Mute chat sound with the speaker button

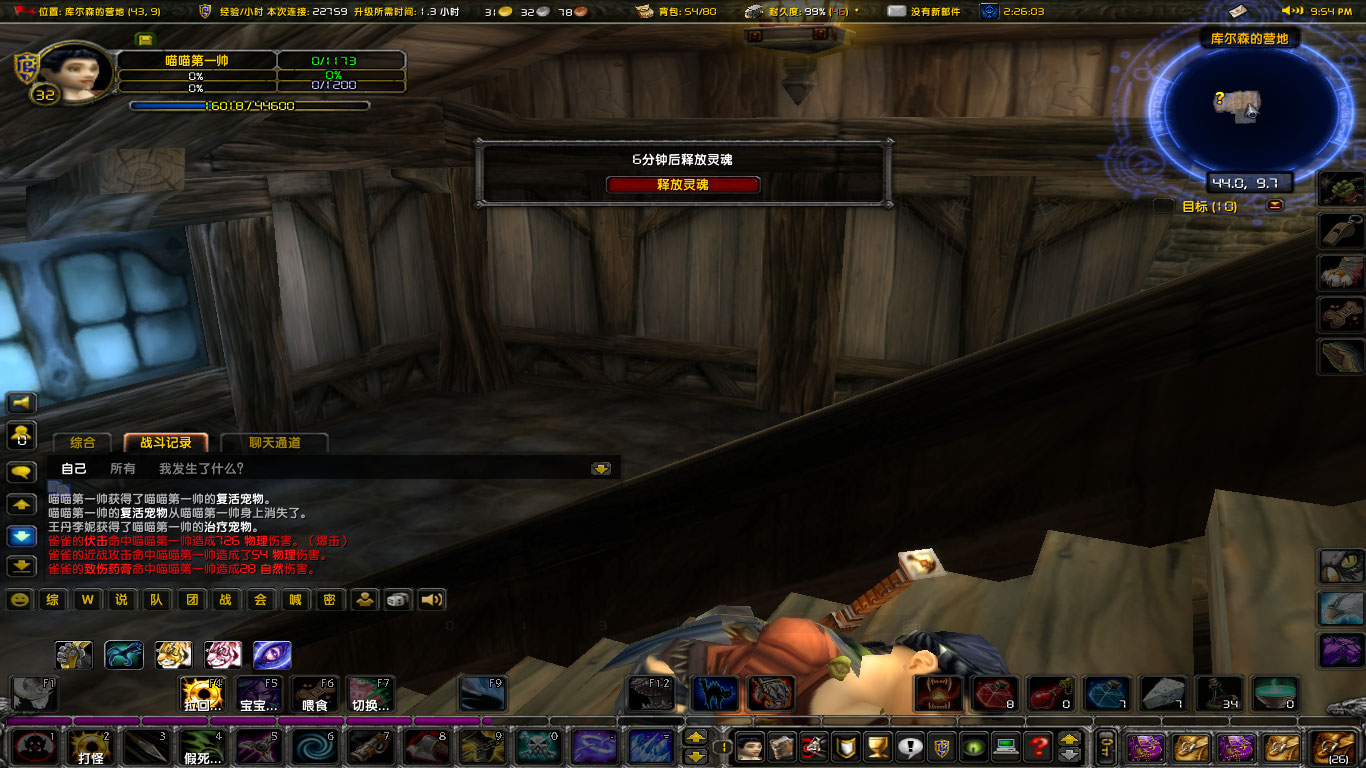click(x=431, y=600)
